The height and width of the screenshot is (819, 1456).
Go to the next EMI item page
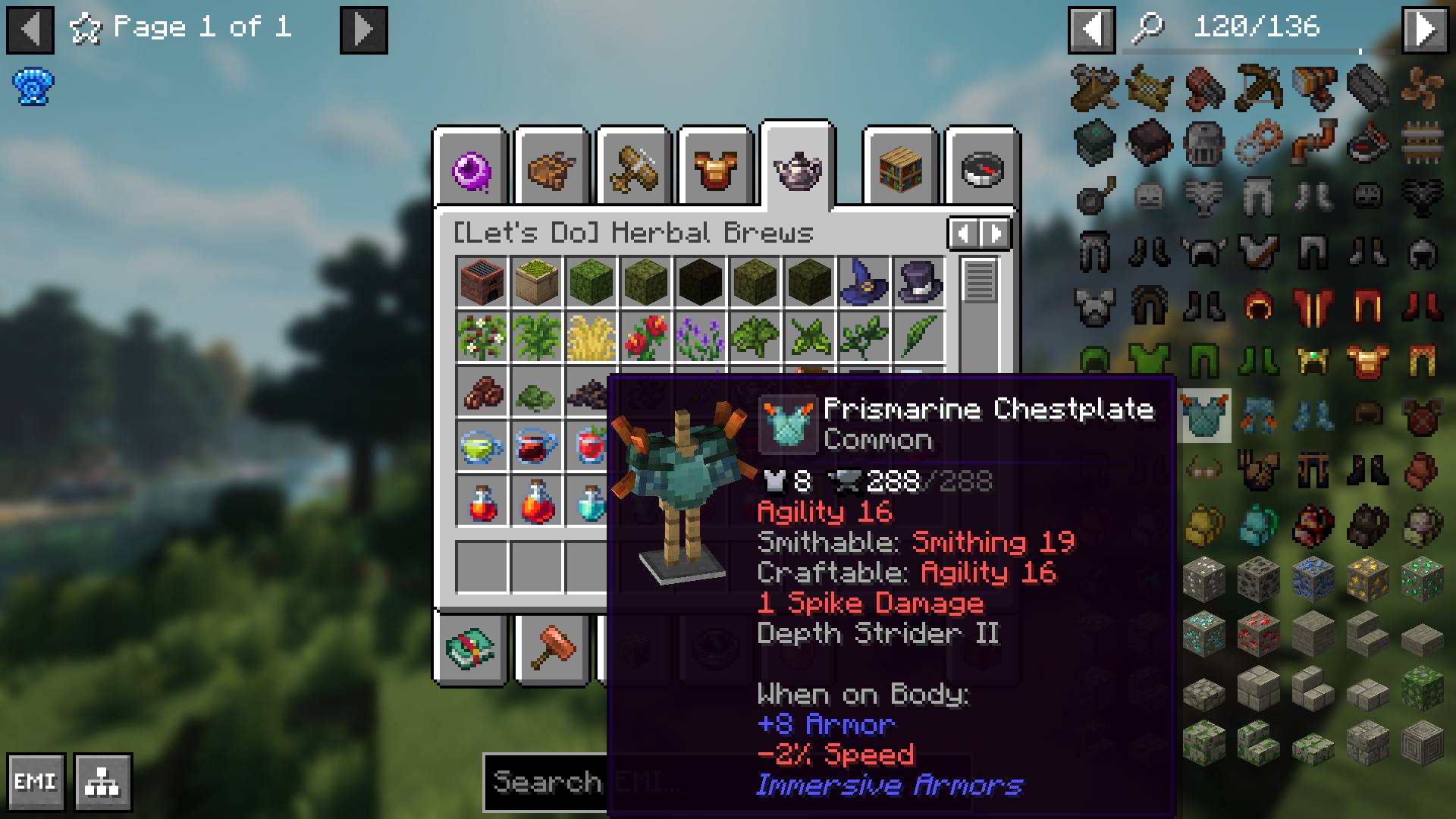[x=1425, y=30]
